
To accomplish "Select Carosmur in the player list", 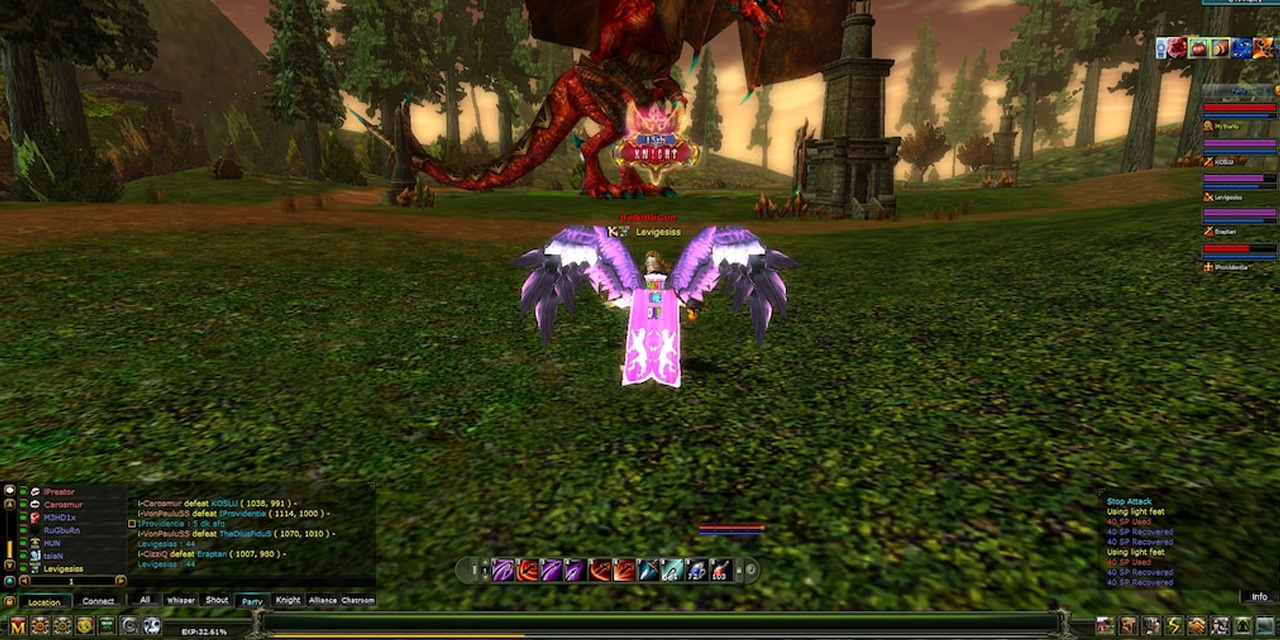I will tap(62, 505).
